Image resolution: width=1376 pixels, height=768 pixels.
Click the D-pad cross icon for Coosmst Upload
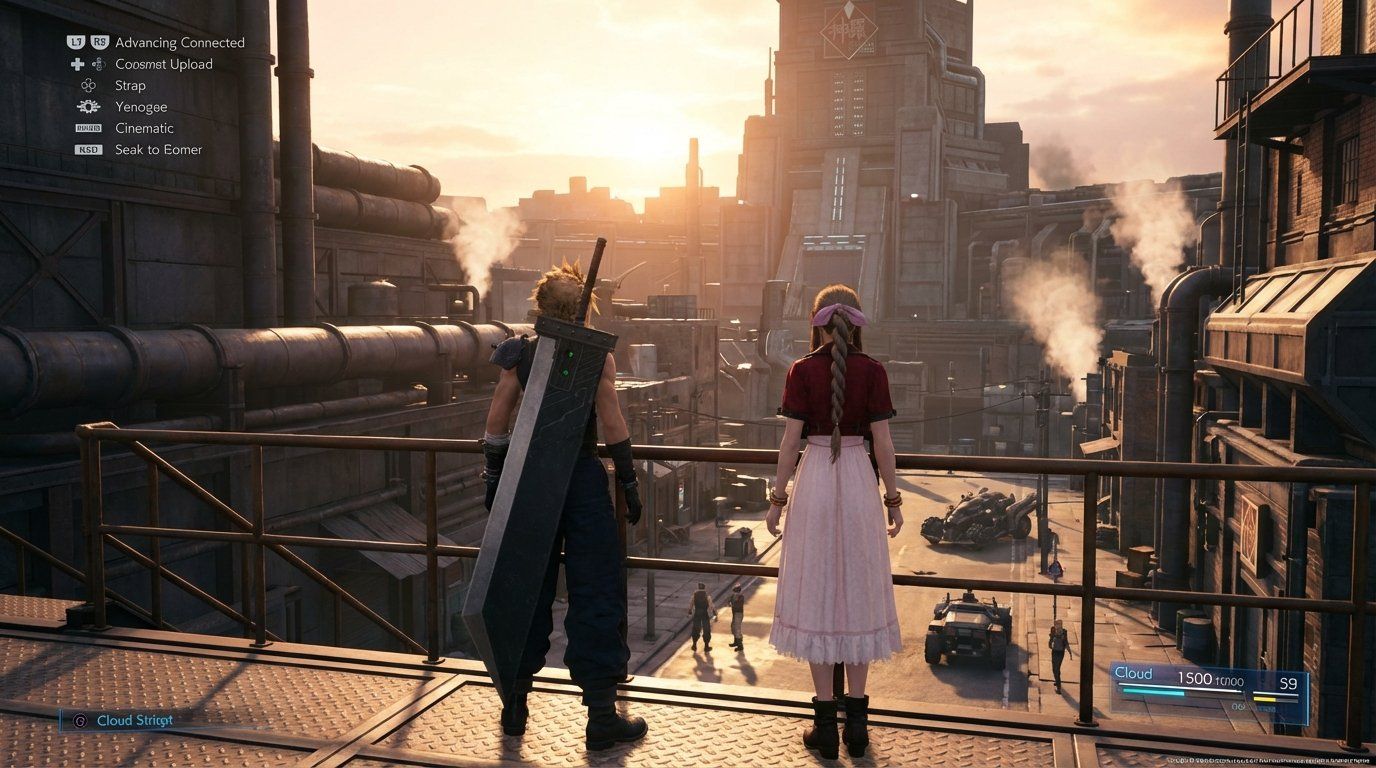tap(79, 64)
